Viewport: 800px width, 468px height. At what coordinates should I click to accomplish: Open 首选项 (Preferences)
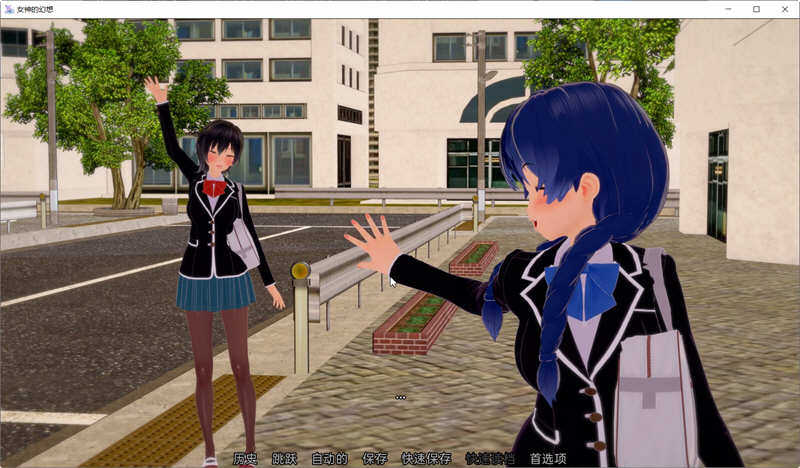pyautogui.click(x=548, y=459)
